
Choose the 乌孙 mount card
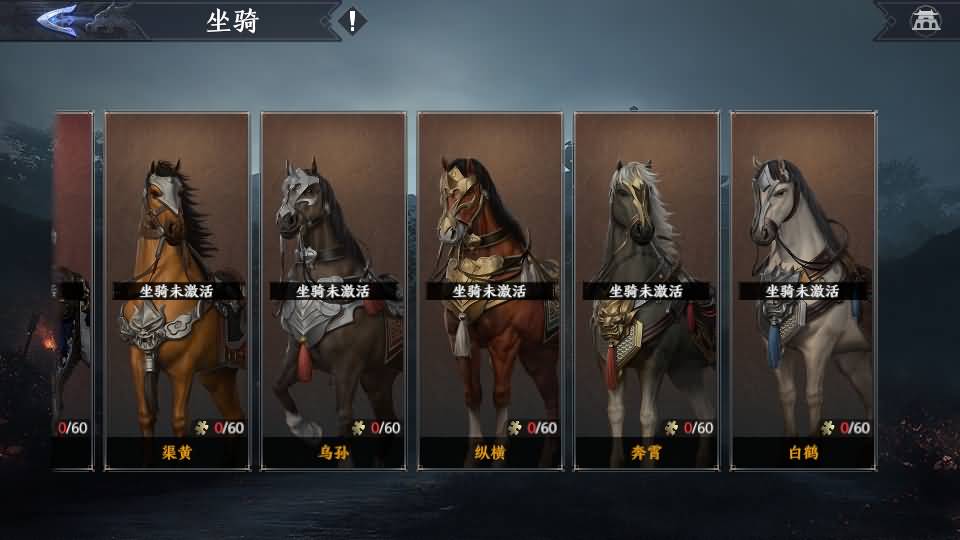coord(333,290)
